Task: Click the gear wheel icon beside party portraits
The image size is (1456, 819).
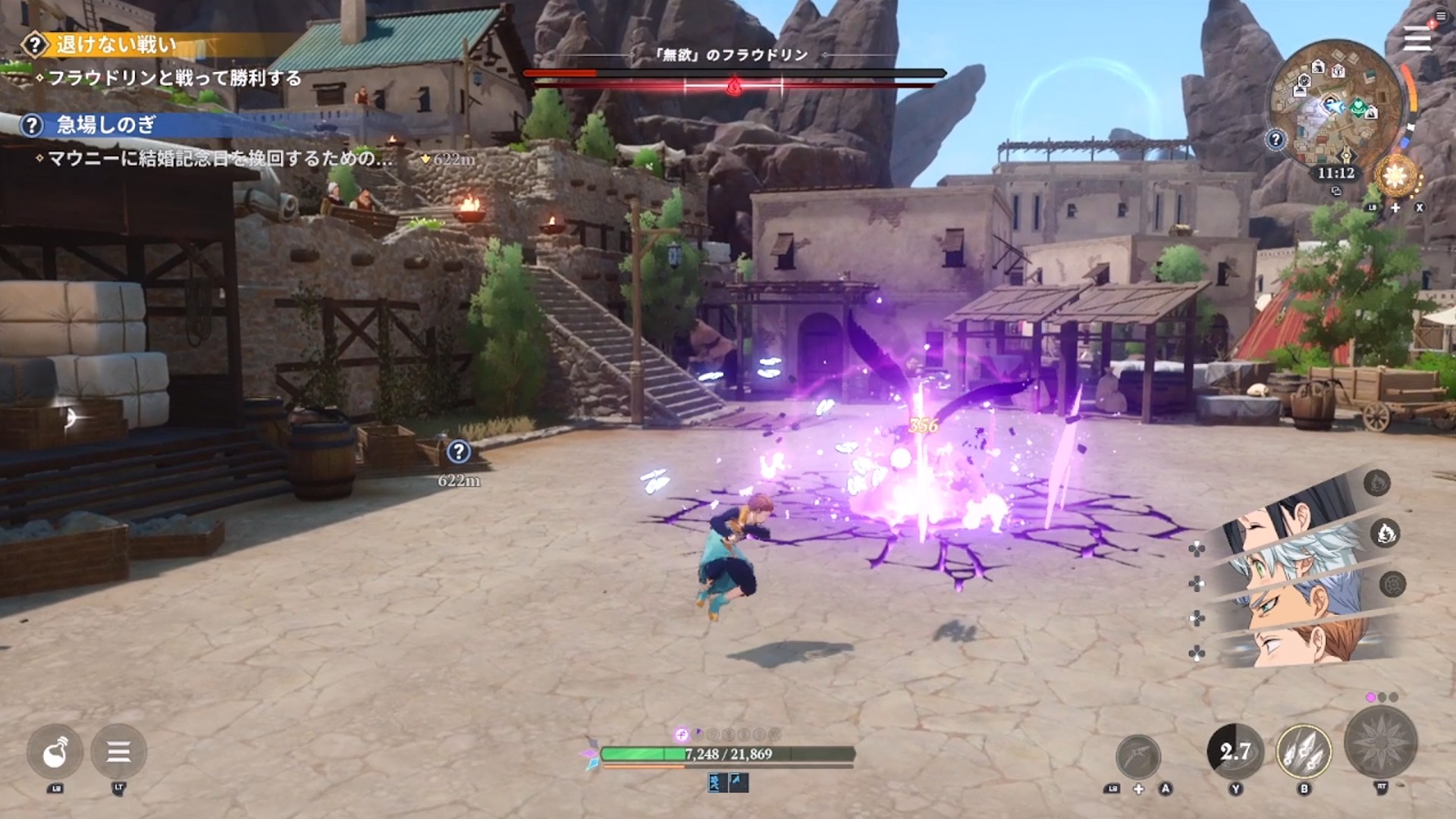Action: pos(1392,584)
